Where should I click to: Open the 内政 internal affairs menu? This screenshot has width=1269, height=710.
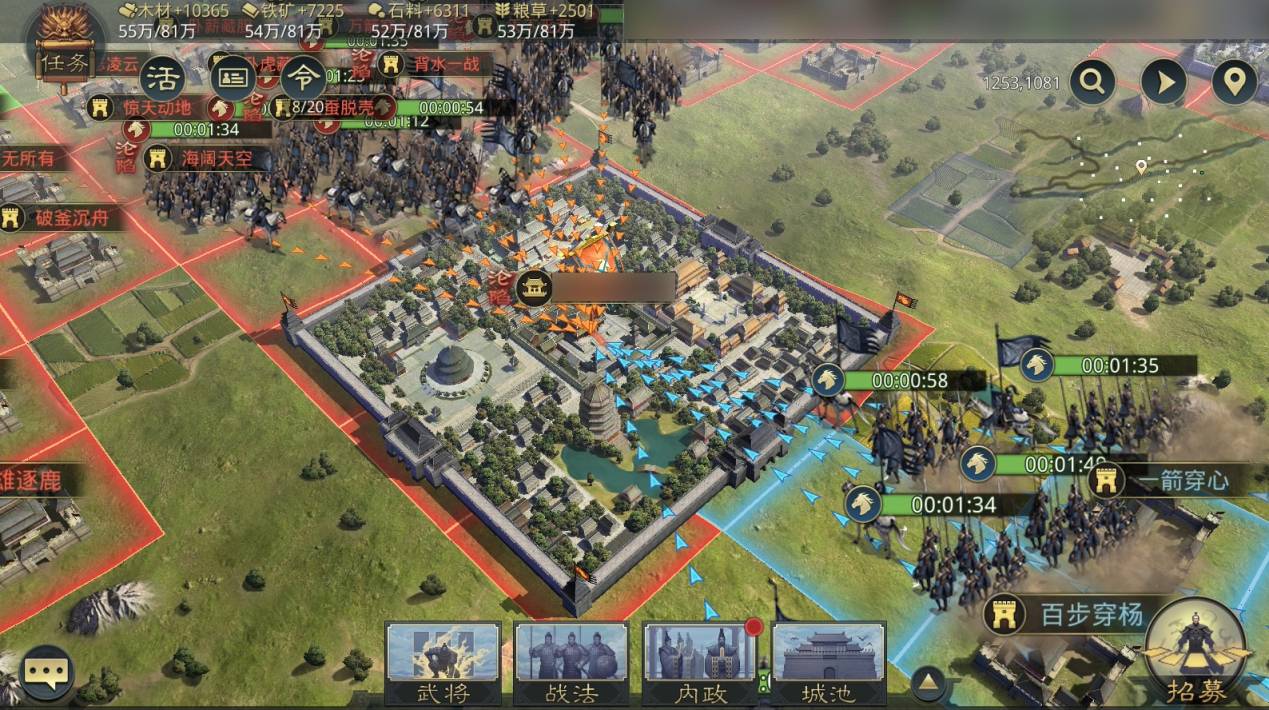click(x=699, y=663)
